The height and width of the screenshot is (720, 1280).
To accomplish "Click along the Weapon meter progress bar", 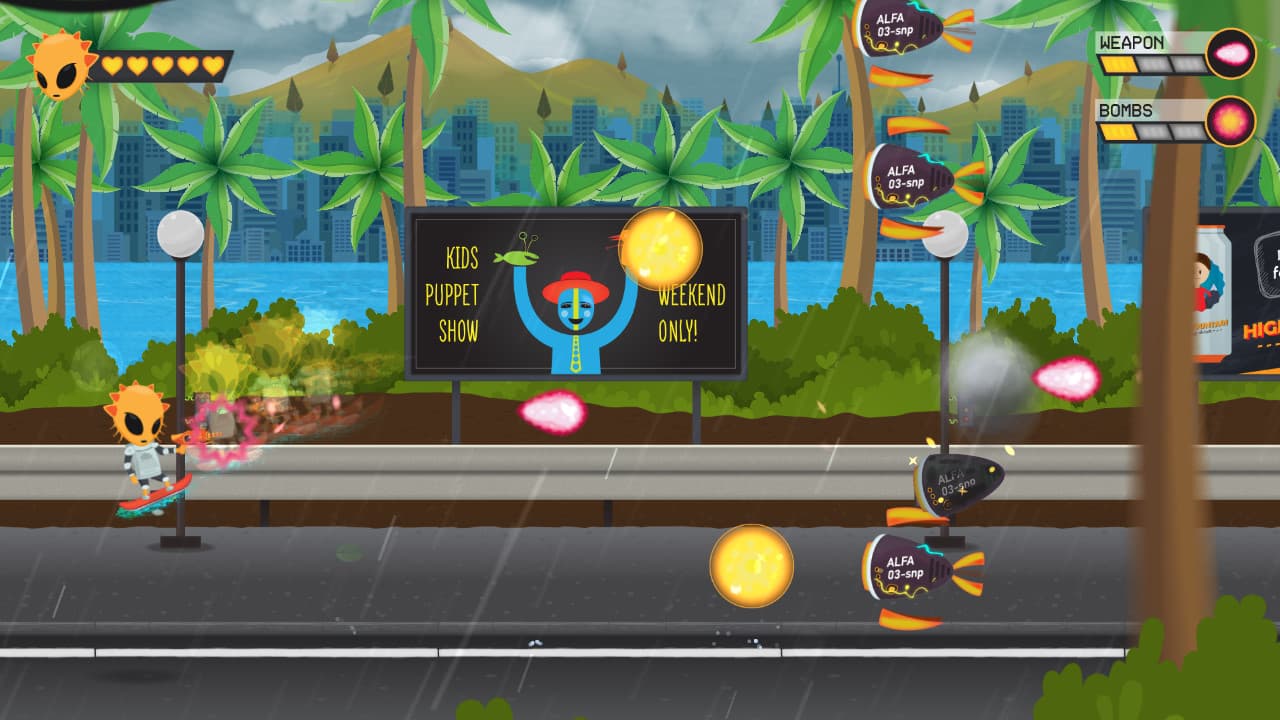I will (1150, 62).
